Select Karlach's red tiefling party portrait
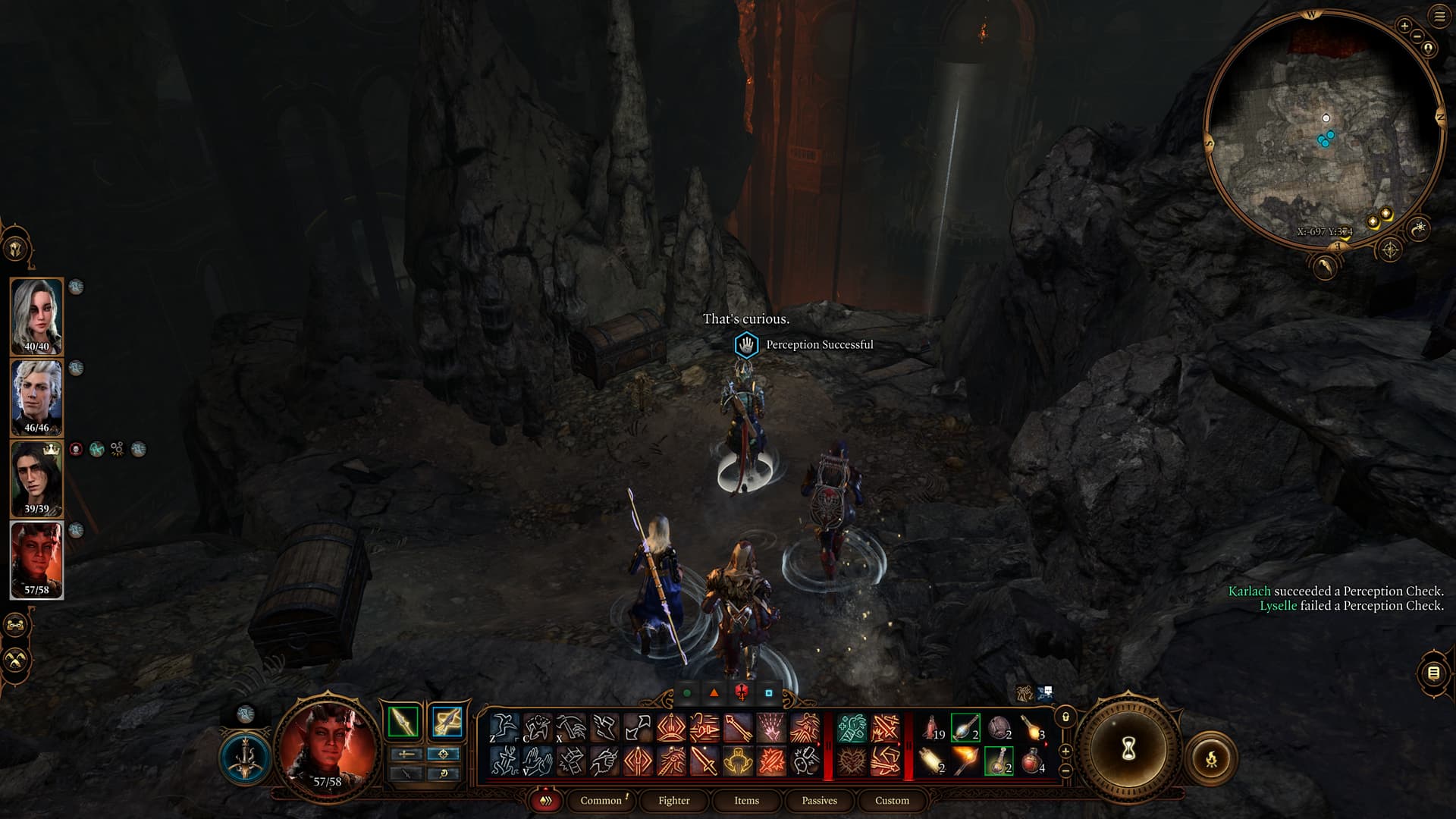The image size is (1456, 819). [x=36, y=559]
